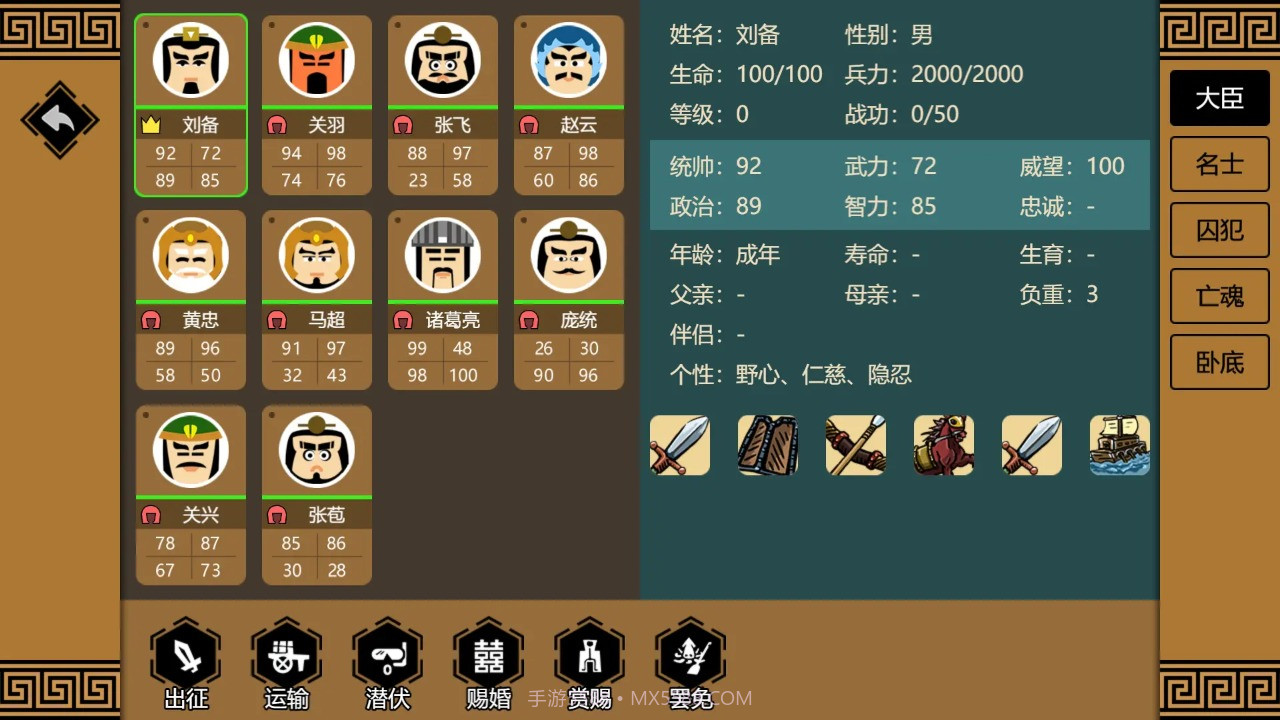Image resolution: width=1280 pixels, height=720 pixels.
Task: Select the 出征 (march) action icon
Action: (x=184, y=655)
